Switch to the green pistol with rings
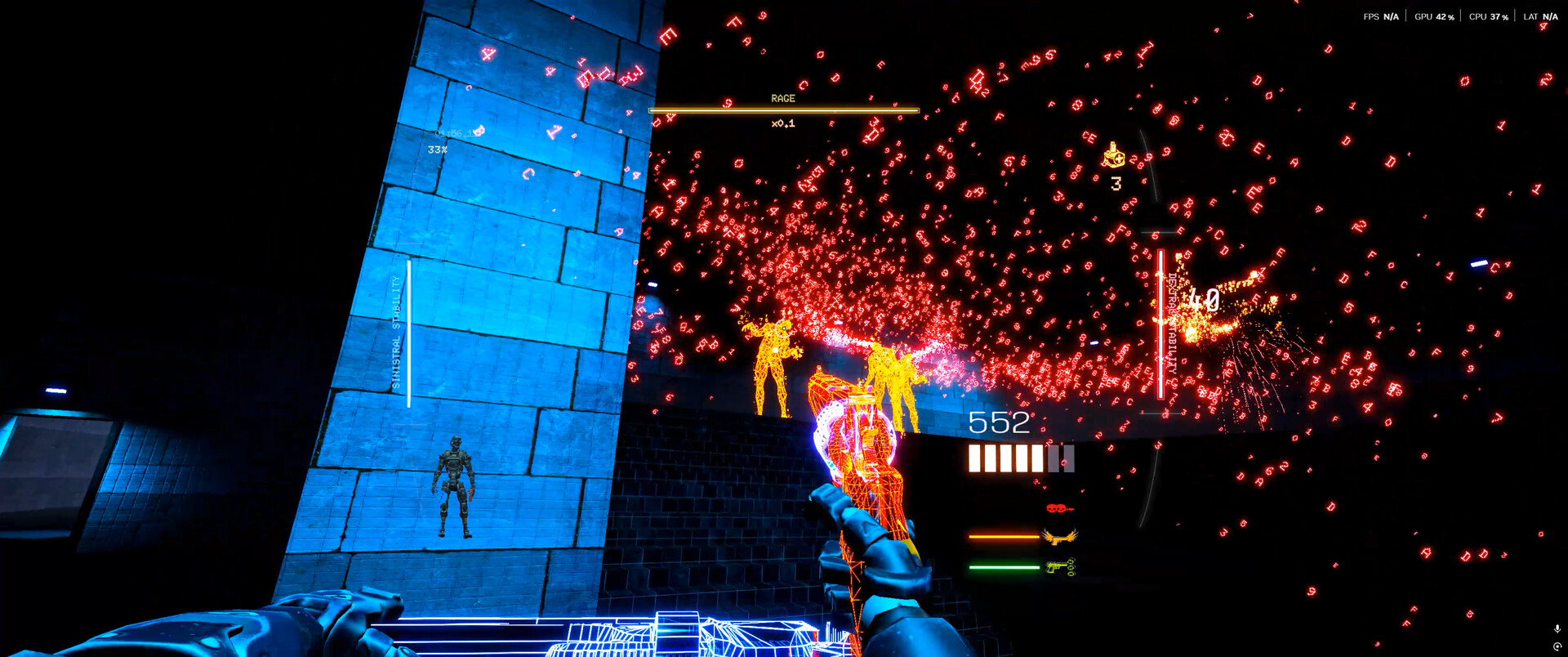Image resolution: width=1568 pixels, height=657 pixels. point(1060,565)
